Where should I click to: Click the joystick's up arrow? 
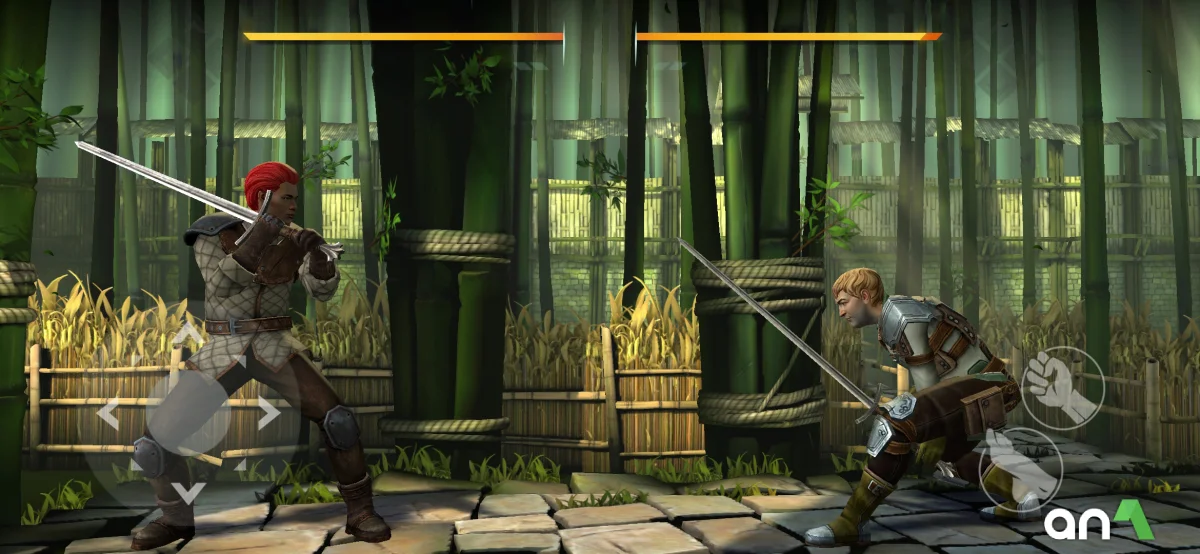point(188,333)
